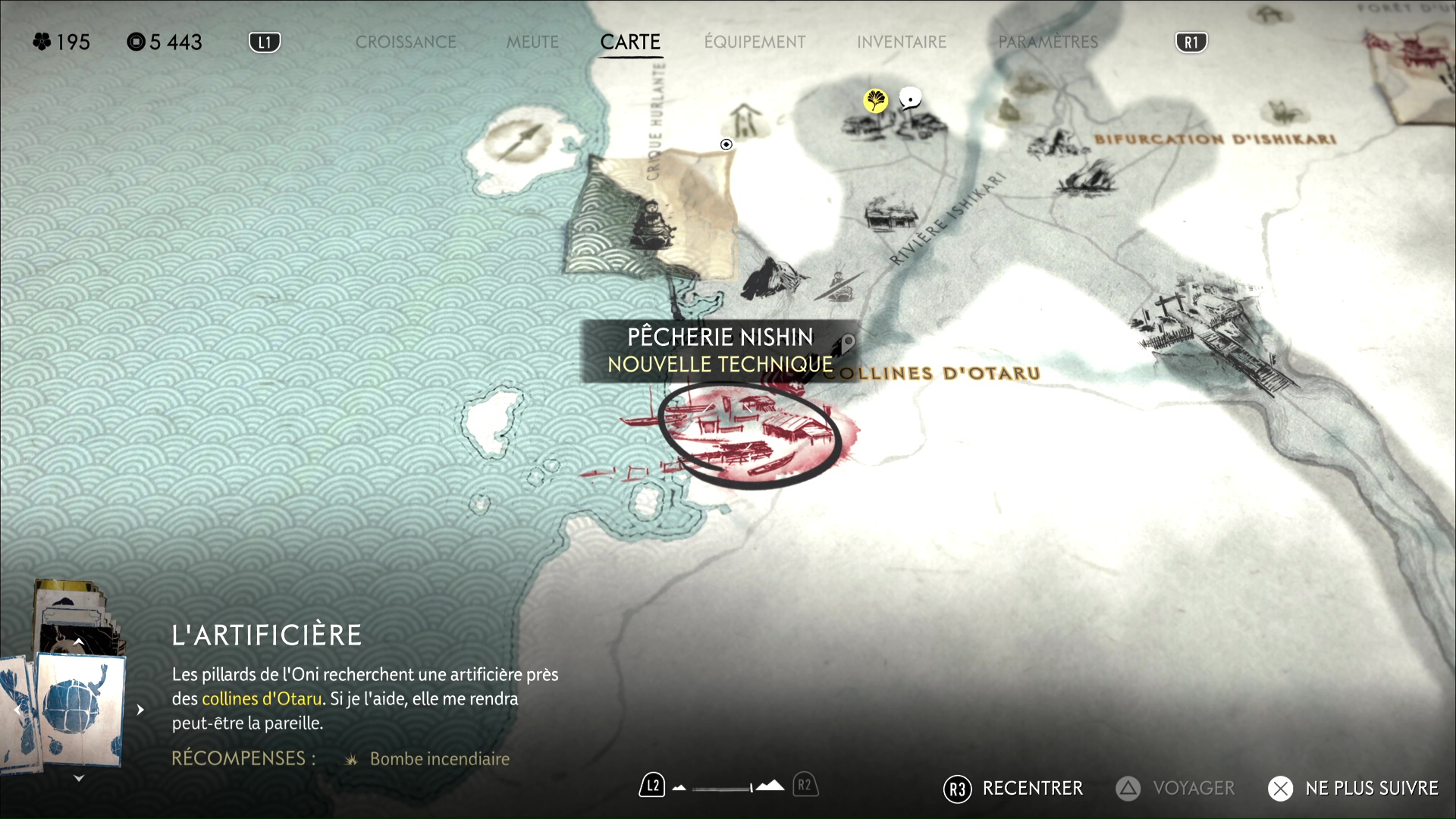Choose Ne plus suivre to untrack quest
The height and width of the screenshot is (819, 1456).
[x=1353, y=789]
